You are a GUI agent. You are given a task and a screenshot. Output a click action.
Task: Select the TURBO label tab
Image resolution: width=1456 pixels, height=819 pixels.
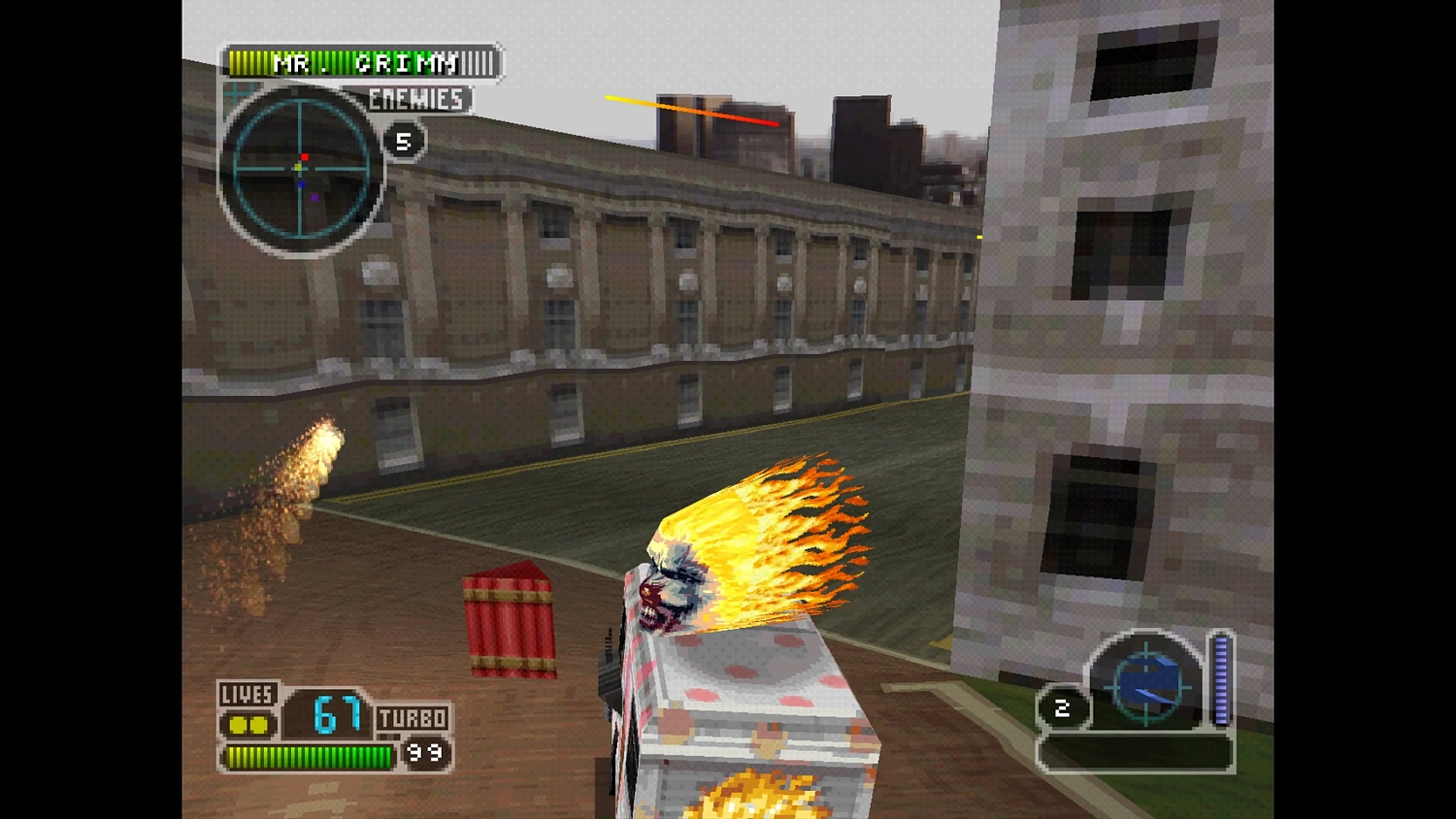point(414,718)
